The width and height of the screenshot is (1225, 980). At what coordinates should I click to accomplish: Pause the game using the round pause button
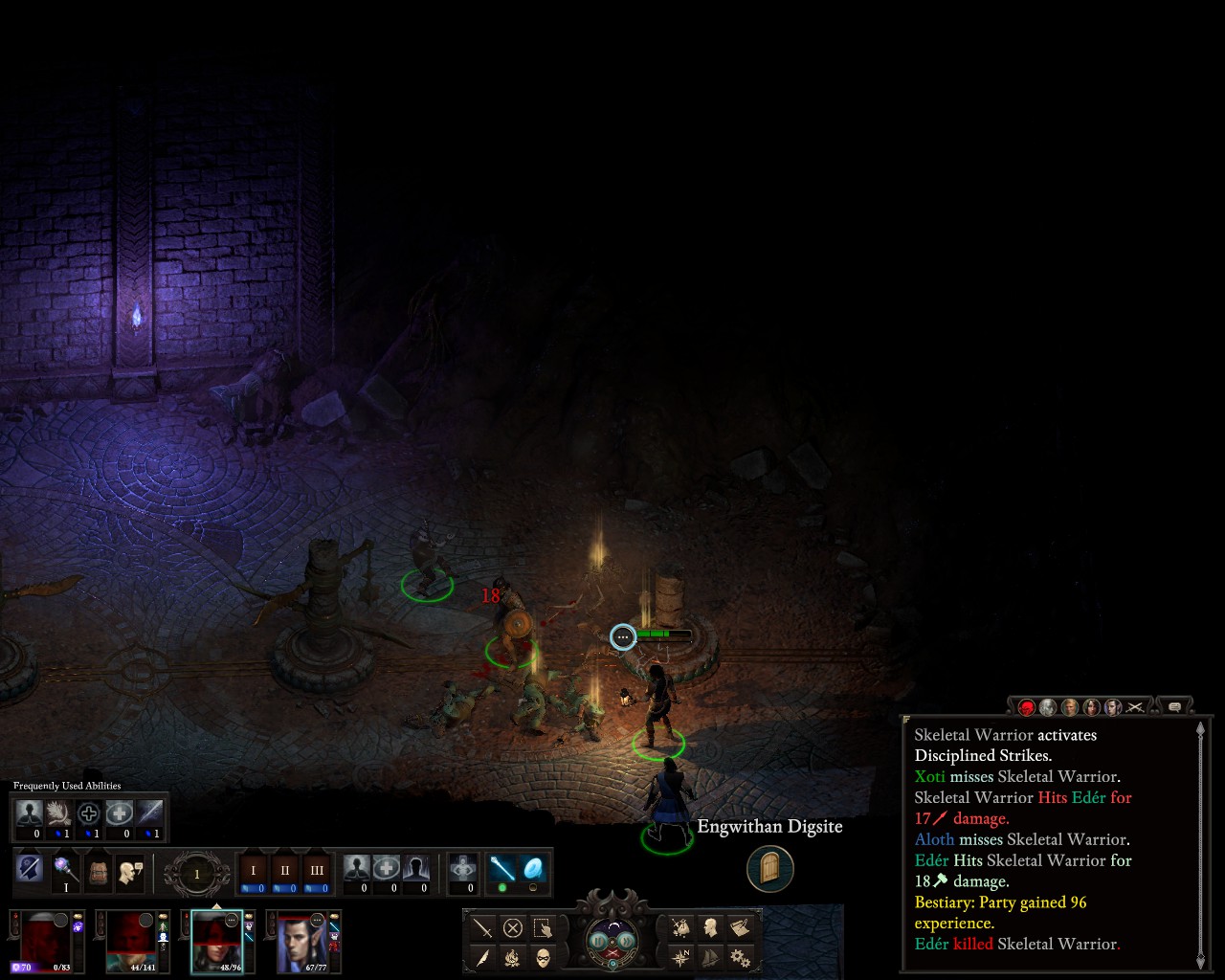599,941
